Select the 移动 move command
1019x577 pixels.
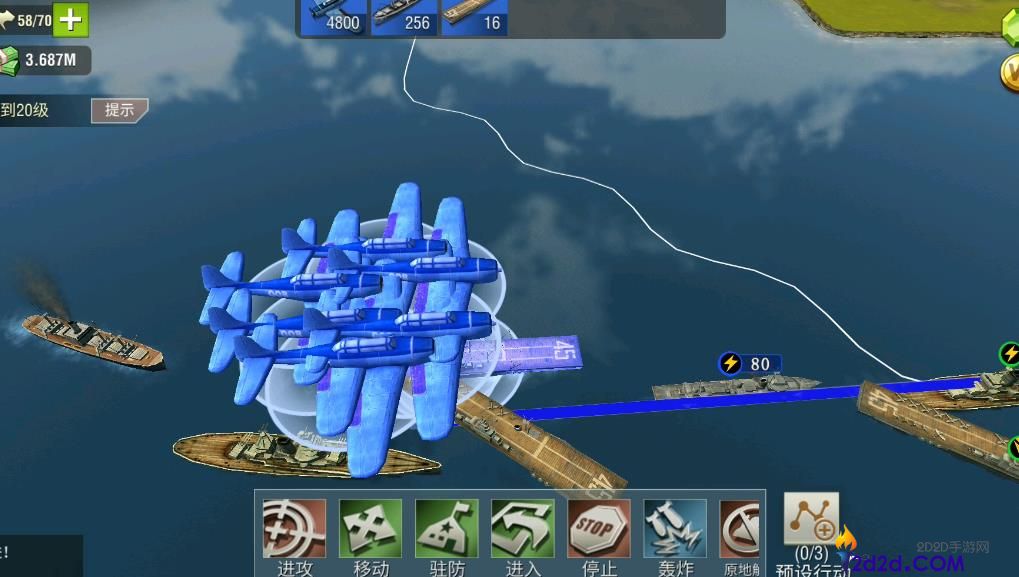tap(370, 530)
